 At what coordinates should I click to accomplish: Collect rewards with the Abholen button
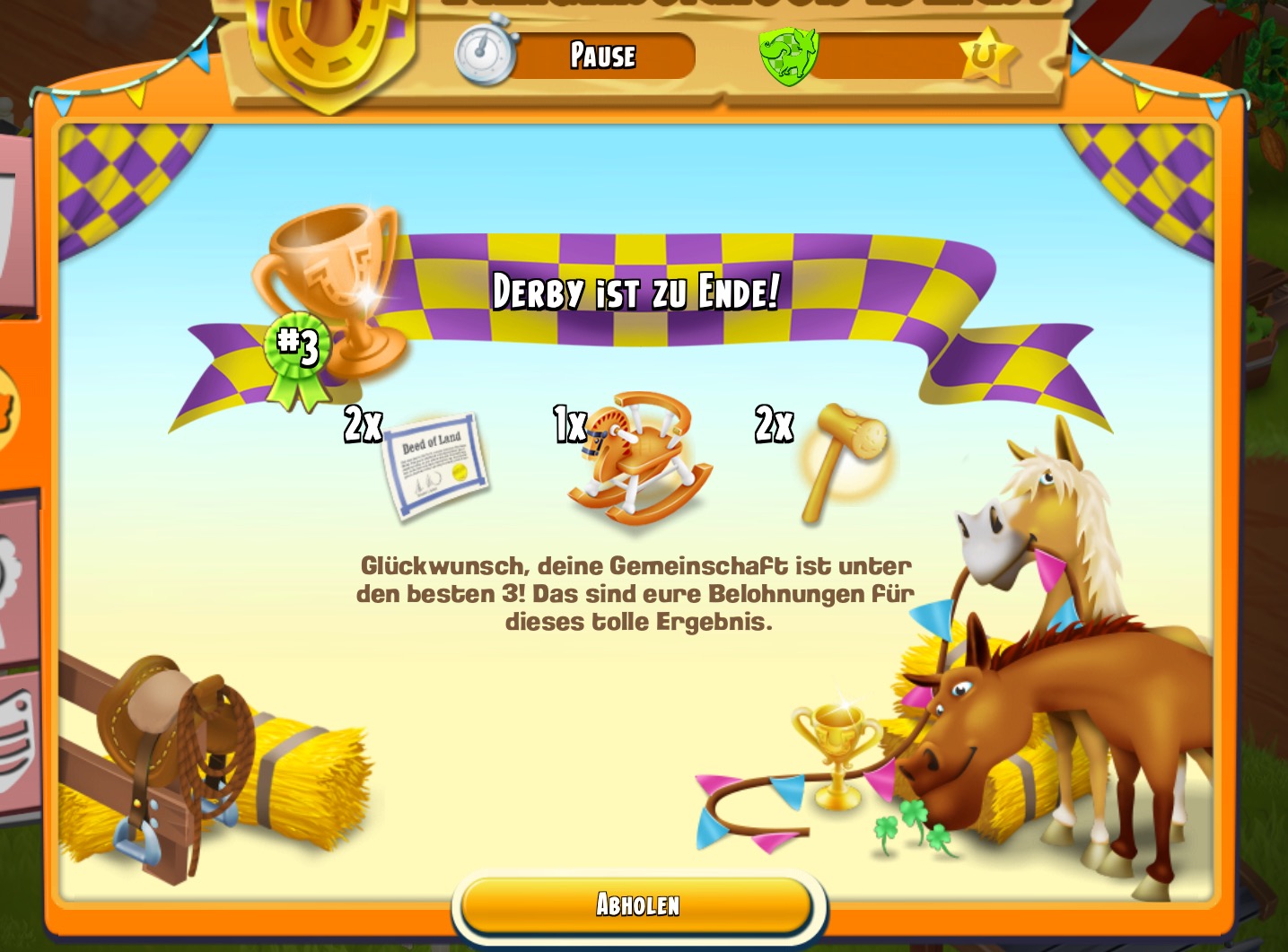637,904
